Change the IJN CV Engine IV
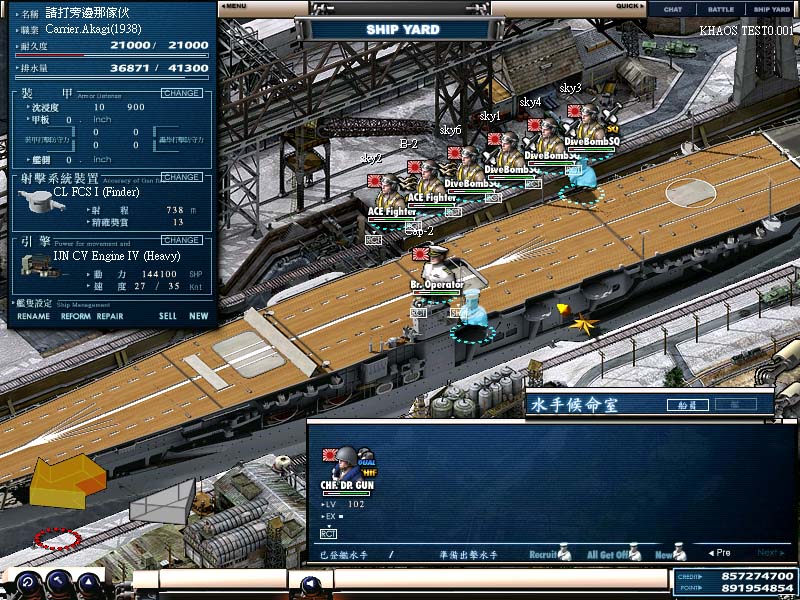 tap(181, 240)
